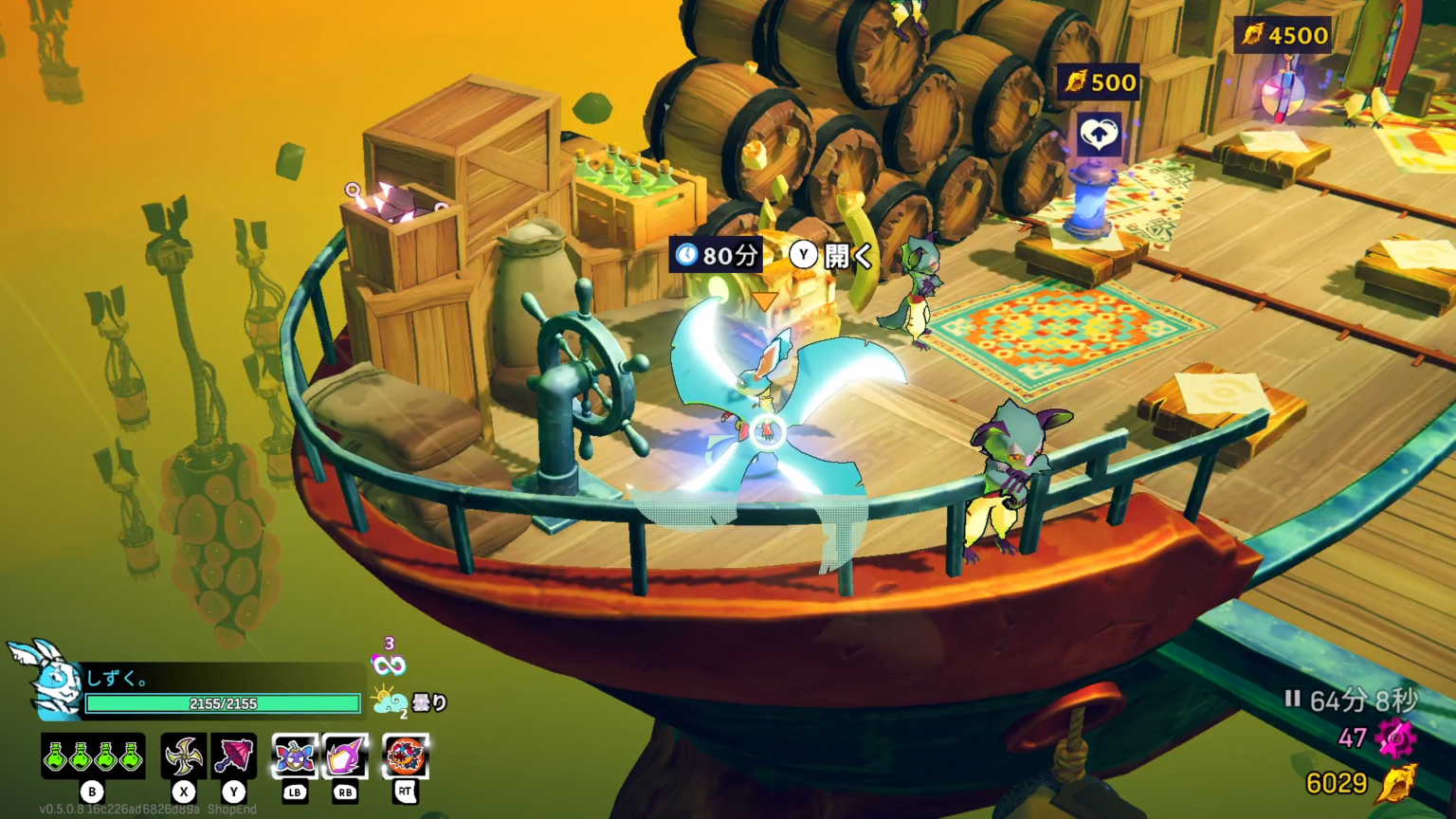
Task: Click the pink gear currency icon
Action: click(1396, 737)
